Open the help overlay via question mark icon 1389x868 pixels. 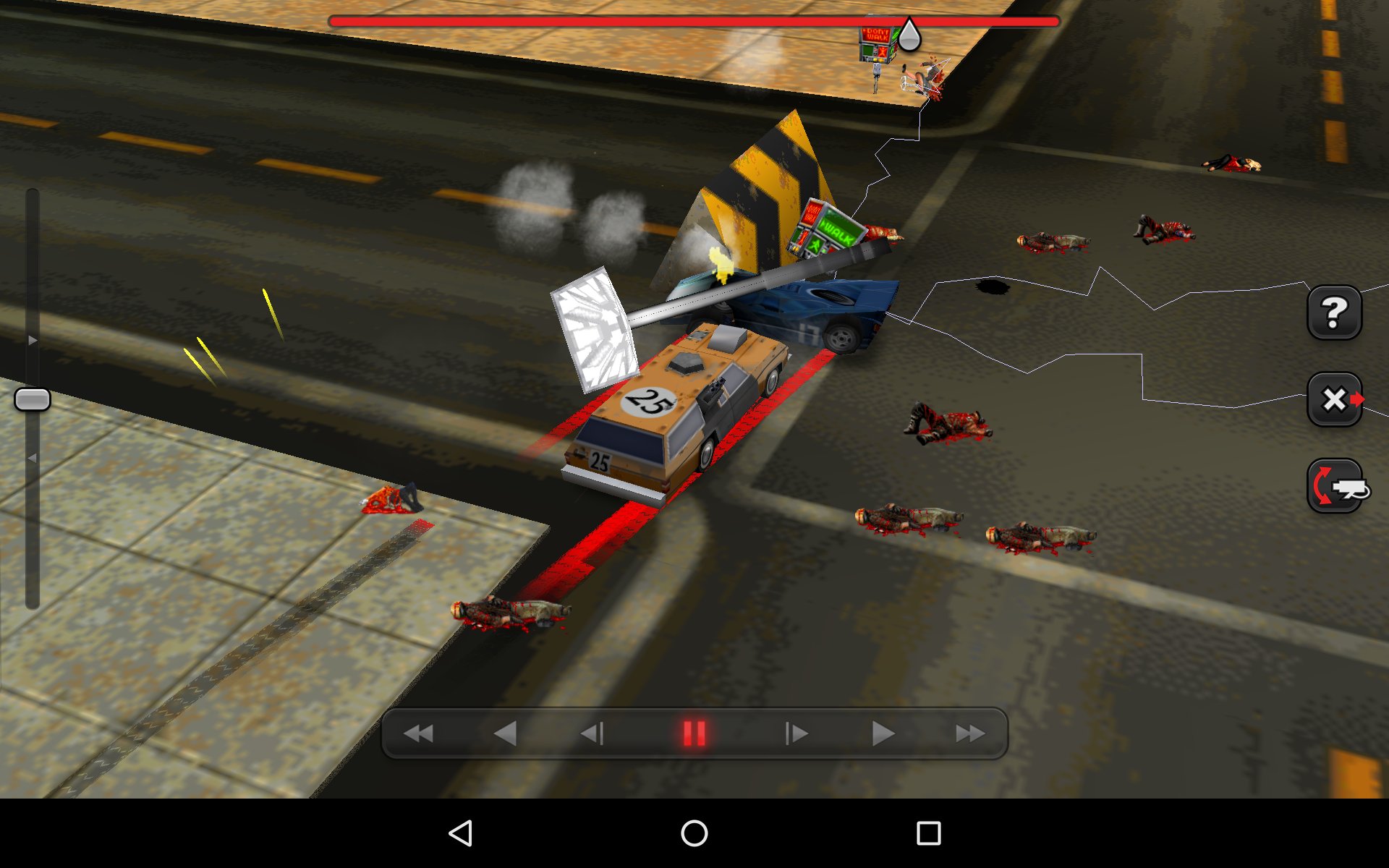[1335, 312]
